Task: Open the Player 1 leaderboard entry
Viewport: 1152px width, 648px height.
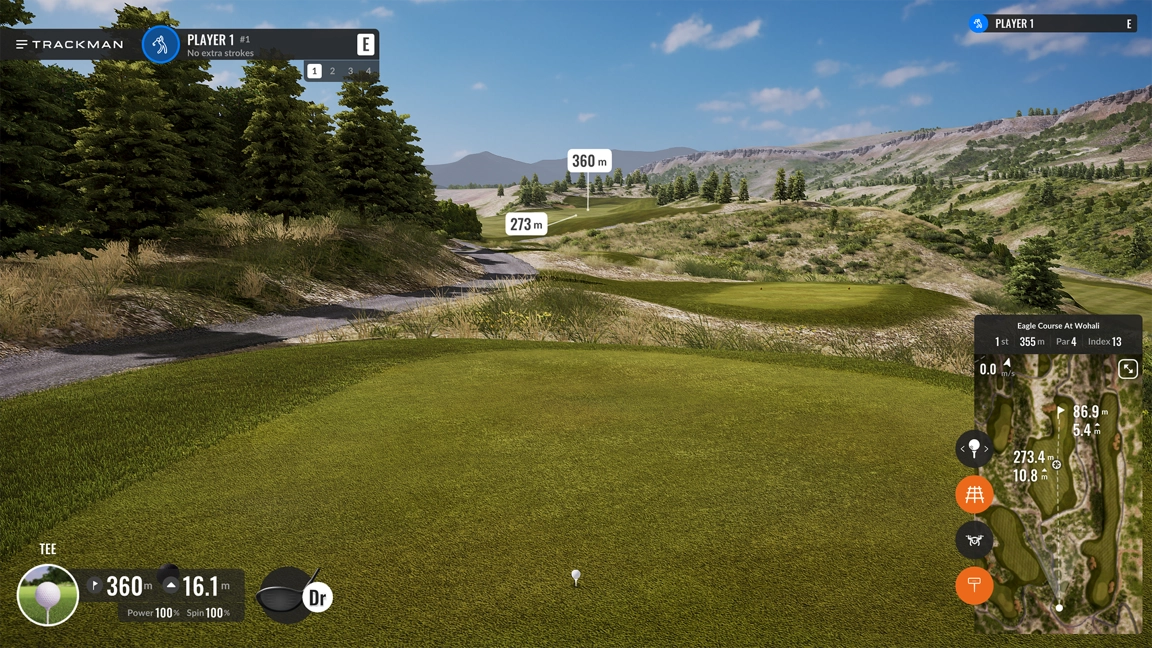Action: [x=1052, y=23]
